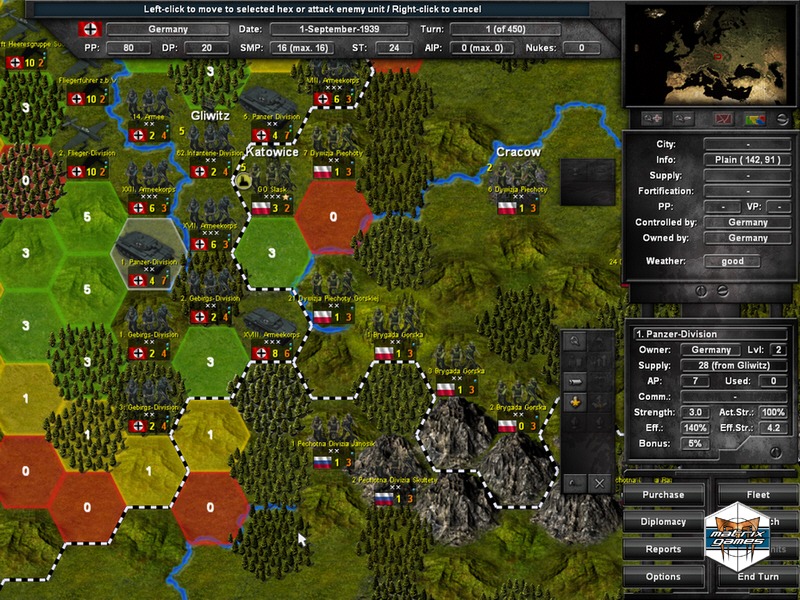Click the golden cross icon in the action panel
Screen dimensions: 800x600
click(x=575, y=402)
